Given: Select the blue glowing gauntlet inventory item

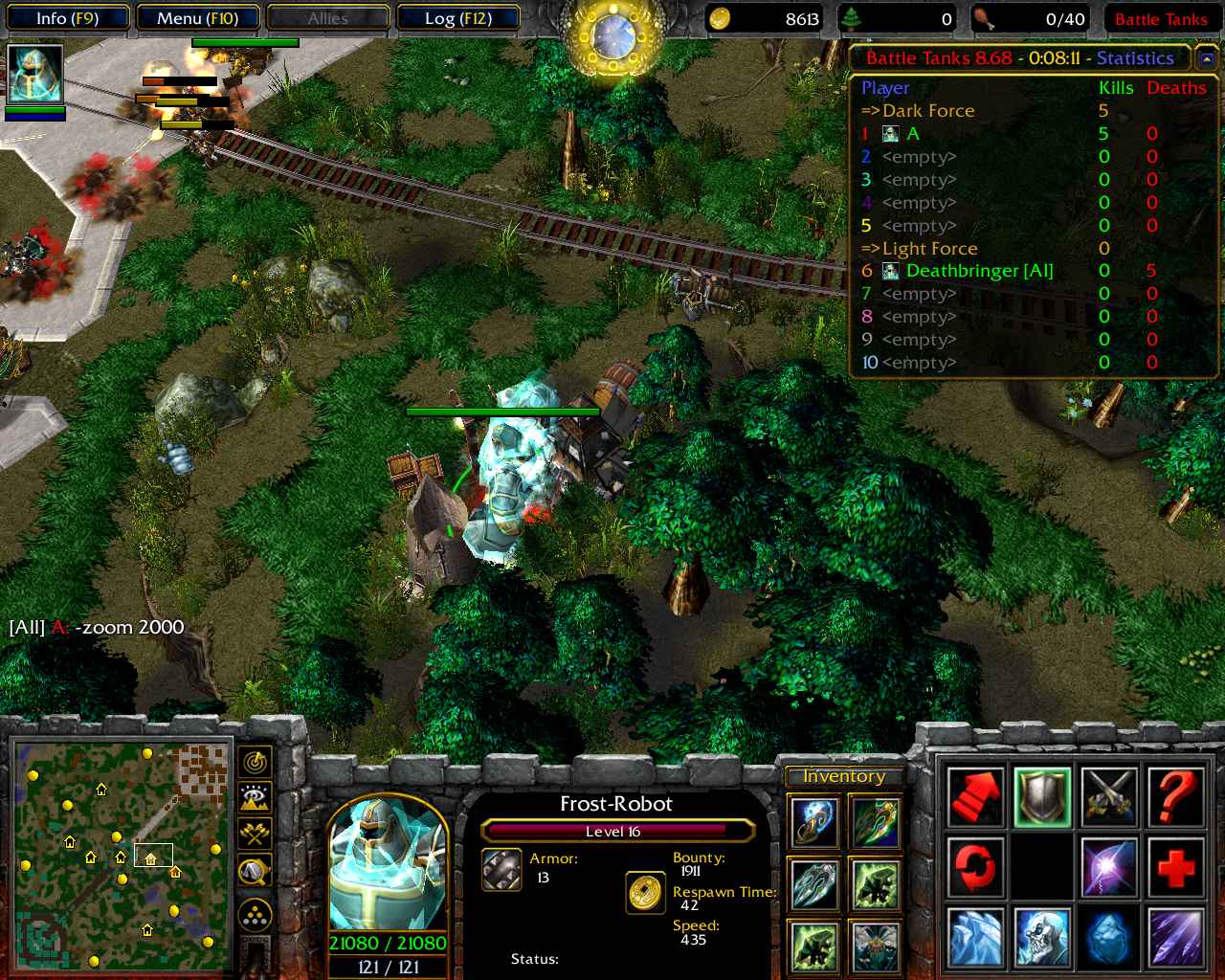Looking at the screenshot, I should tap(814, 823).
